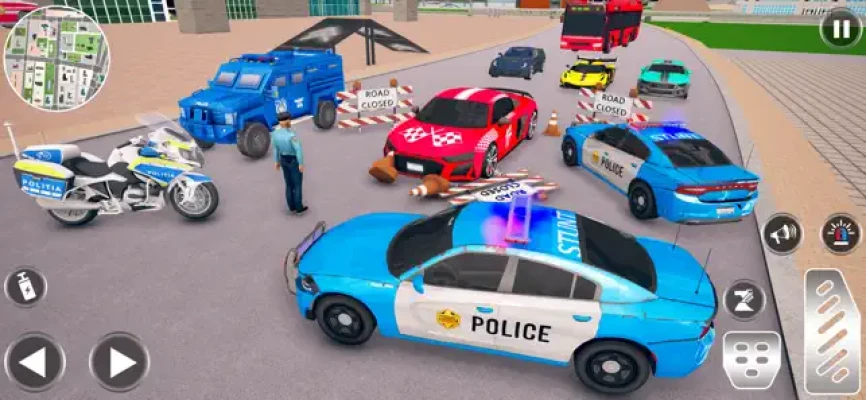866x400 pixels.
Task: Steer left with the left arrow button
Action: tap(35, 361)
